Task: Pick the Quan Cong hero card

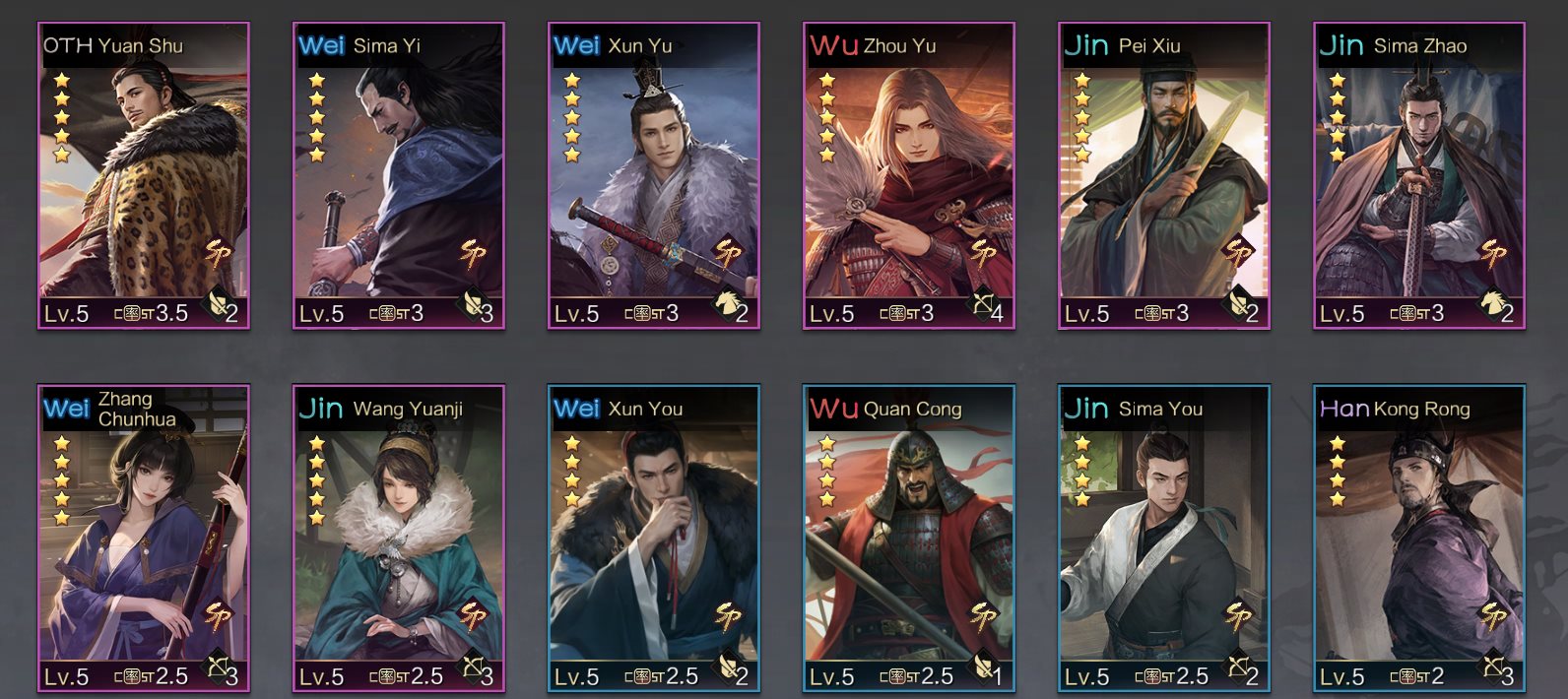Action: [x=909, y=540]
